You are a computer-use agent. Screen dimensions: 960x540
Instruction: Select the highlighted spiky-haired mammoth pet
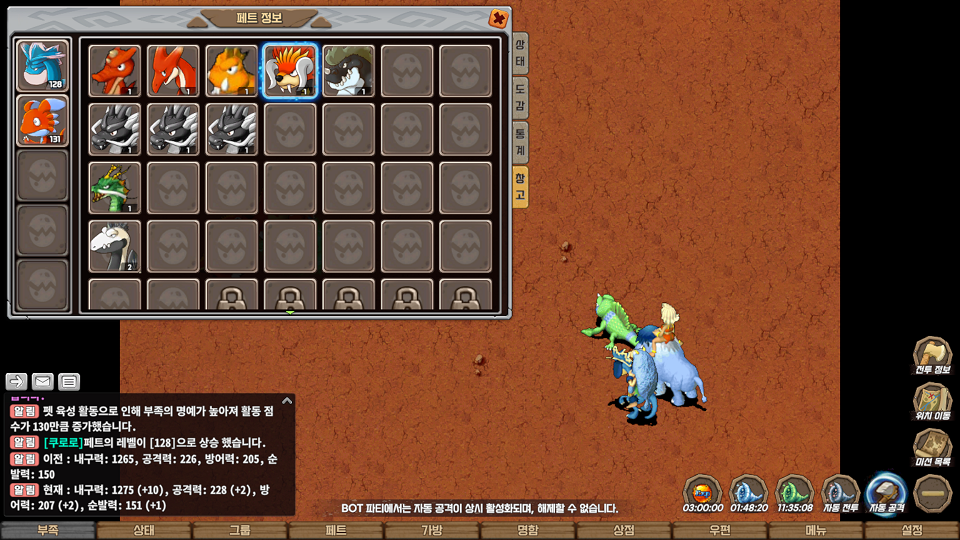[290, 71]
